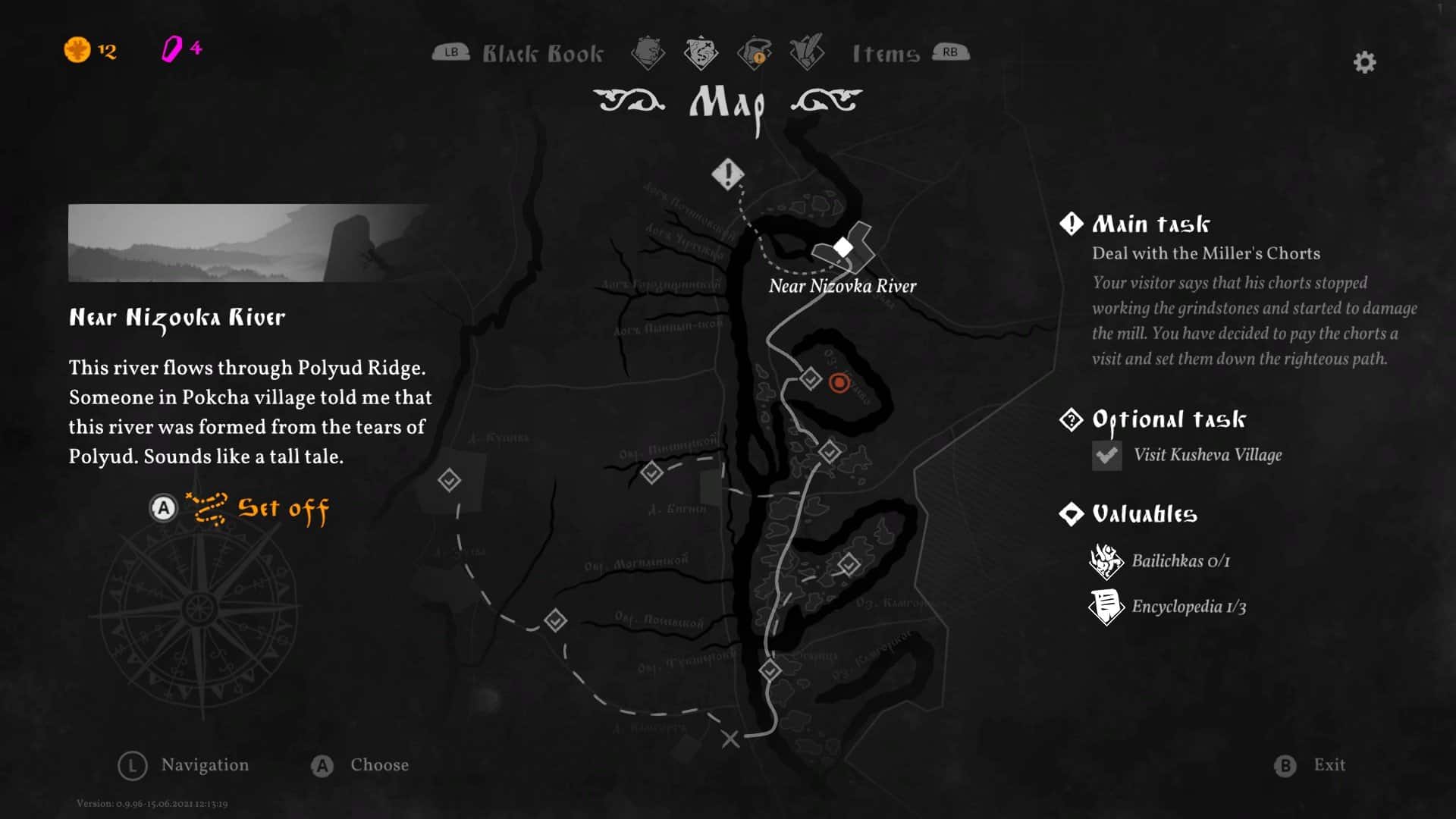Click the main task exclamation map marker
This screenshot has height=819, width=1456.
tap(728, 174)
